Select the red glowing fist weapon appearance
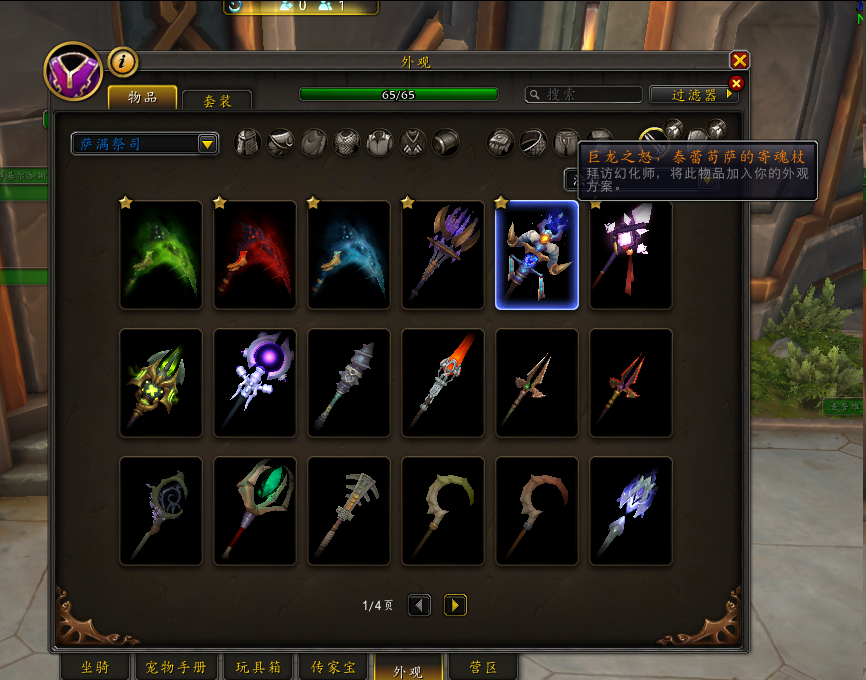Viewport: 866px width, 680px height. coord(255,255)
